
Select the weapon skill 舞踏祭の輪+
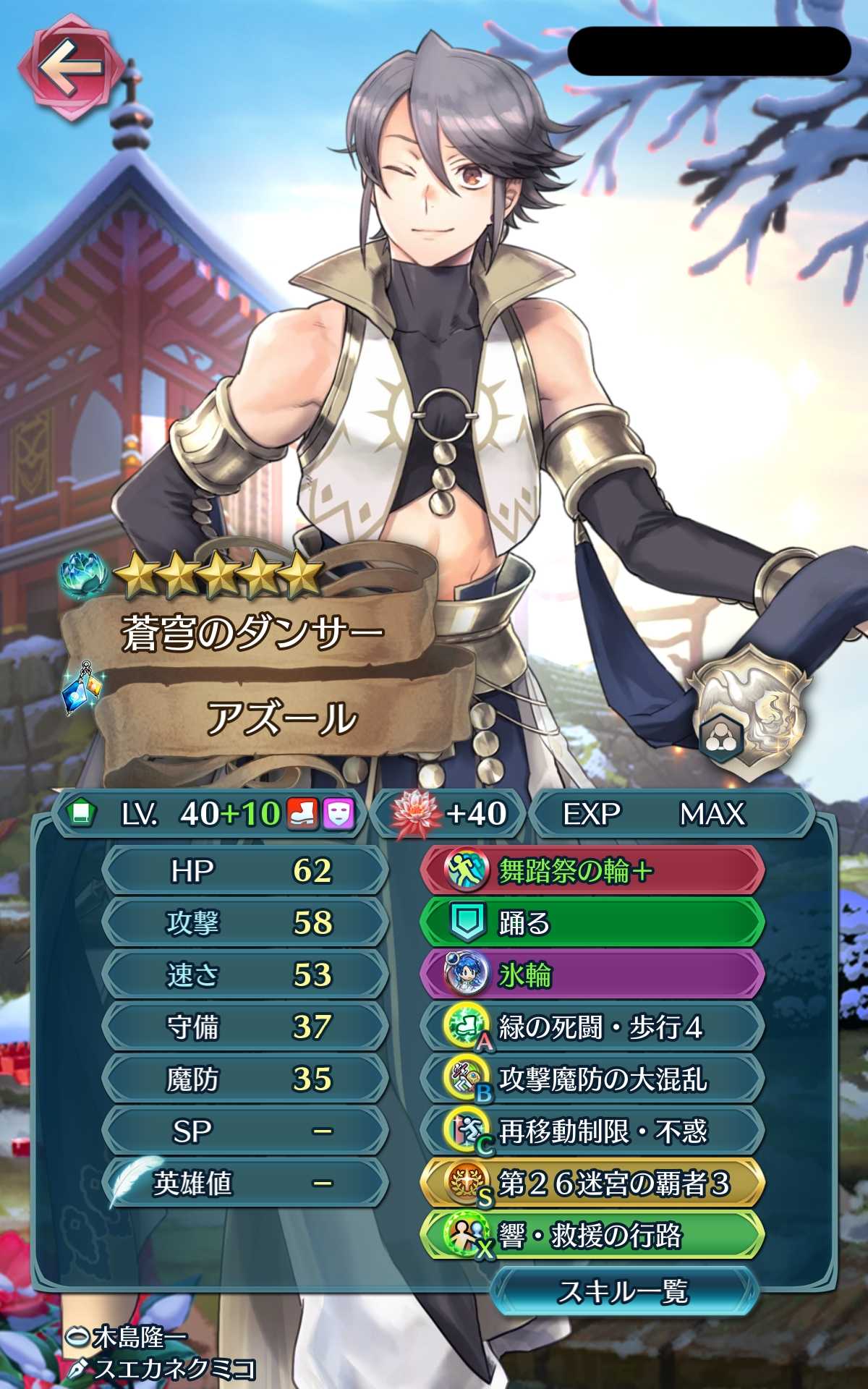click(592, 871)
